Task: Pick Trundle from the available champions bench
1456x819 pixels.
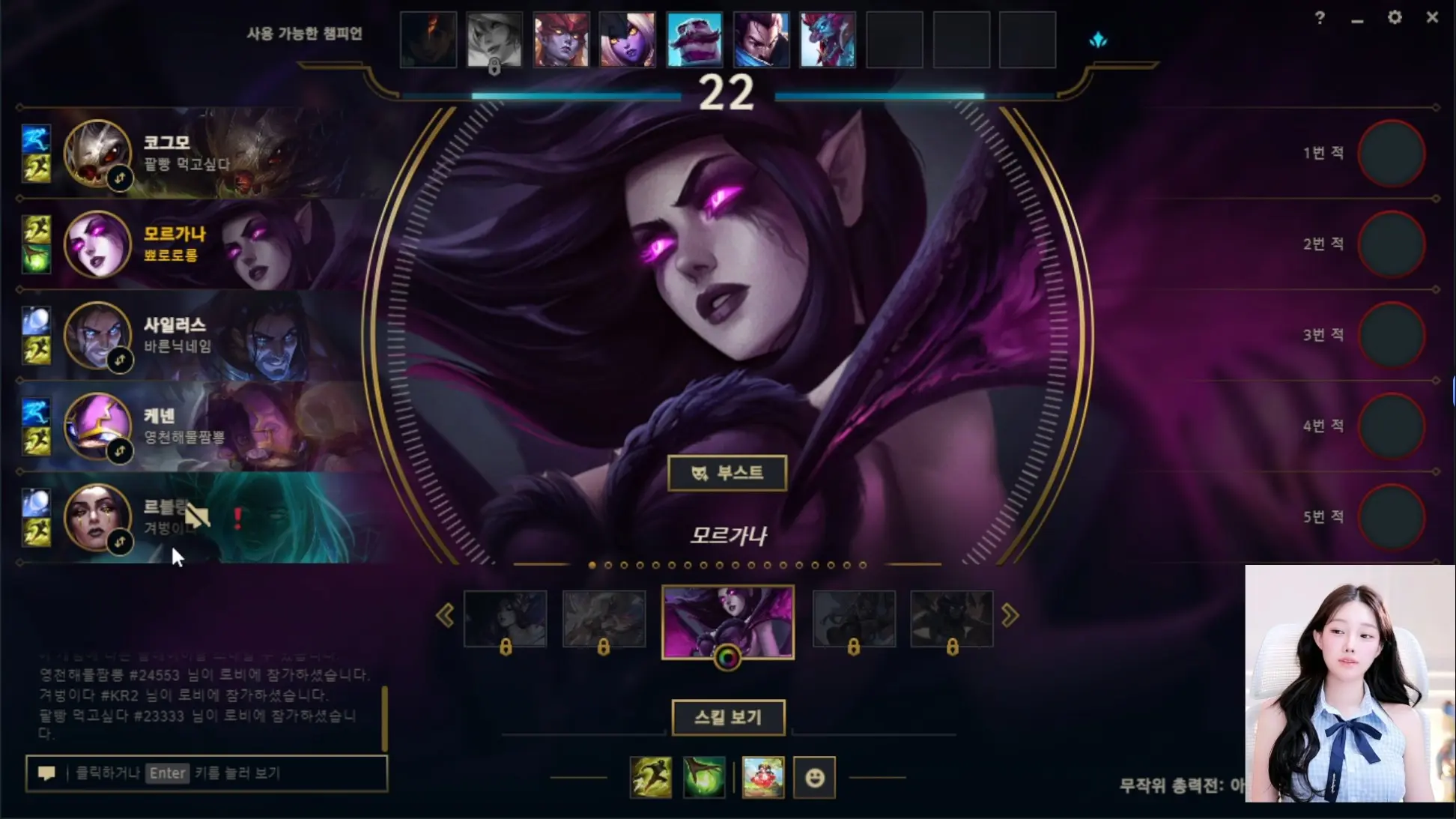Action: click(x=828, y=40)
